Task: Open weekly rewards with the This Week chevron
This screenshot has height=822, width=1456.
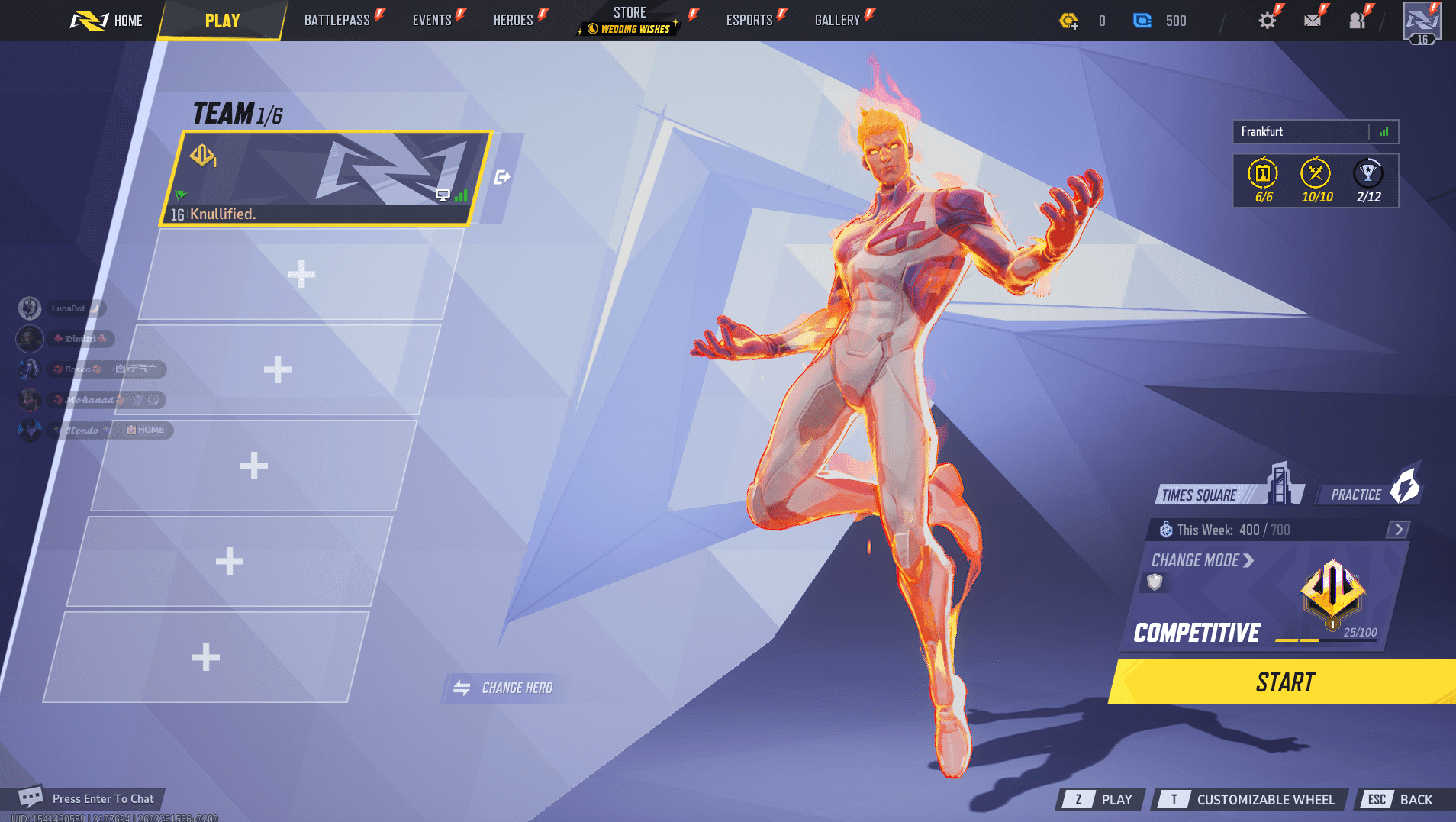Action: (1397, 528)
